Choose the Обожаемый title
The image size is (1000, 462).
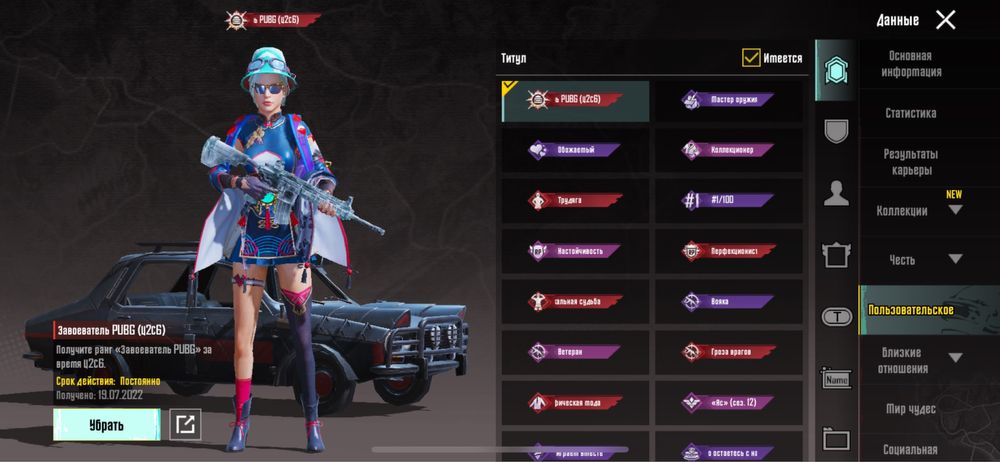pos(575,150)
